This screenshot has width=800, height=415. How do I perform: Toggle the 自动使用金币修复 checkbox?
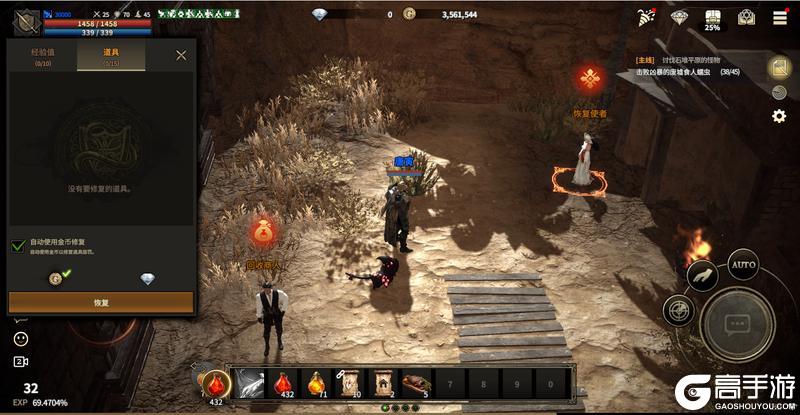coord(18,246)
